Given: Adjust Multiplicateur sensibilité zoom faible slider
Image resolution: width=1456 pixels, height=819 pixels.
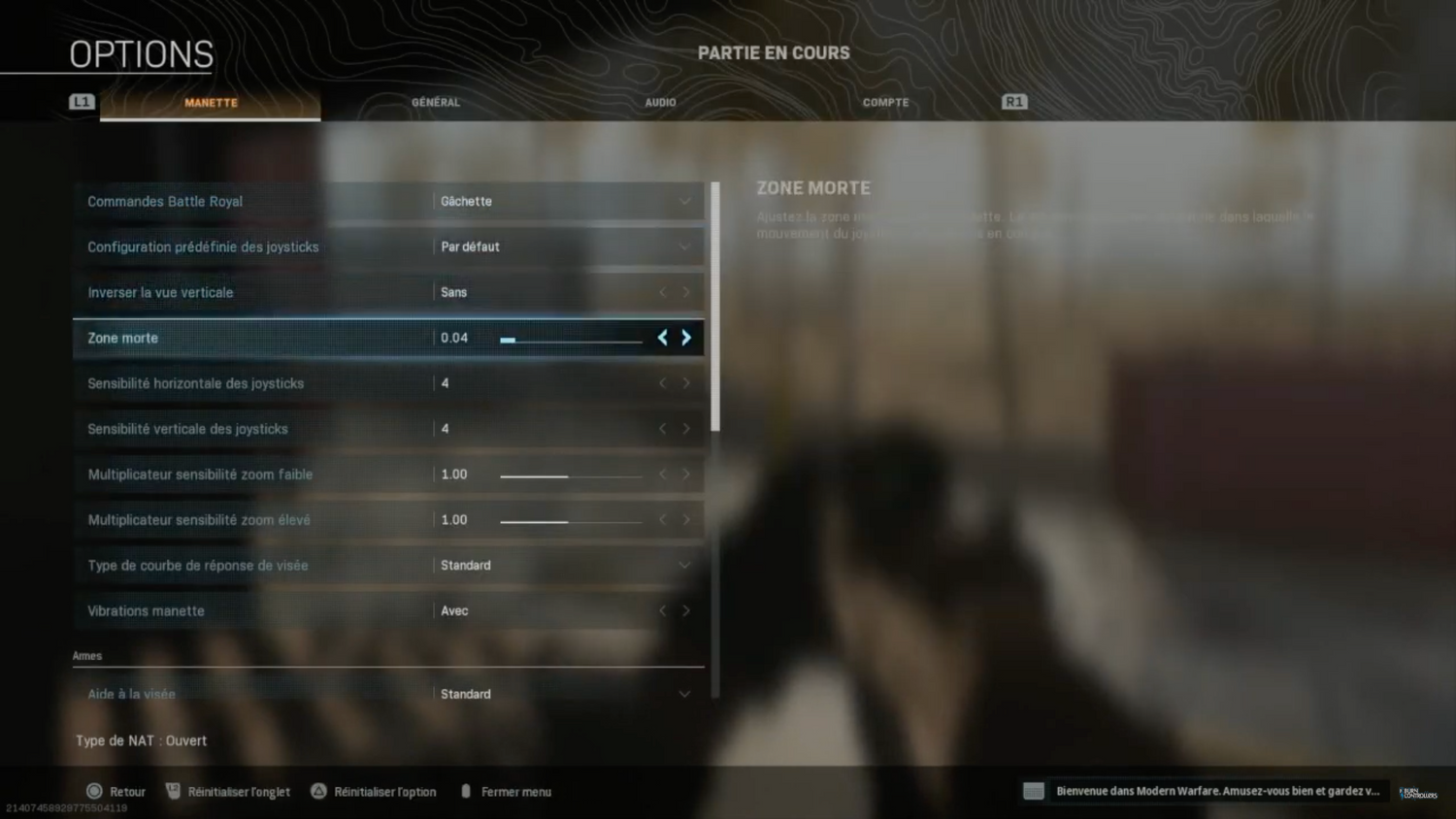Looking at the screenshot, I should click(x=571, y=475).
